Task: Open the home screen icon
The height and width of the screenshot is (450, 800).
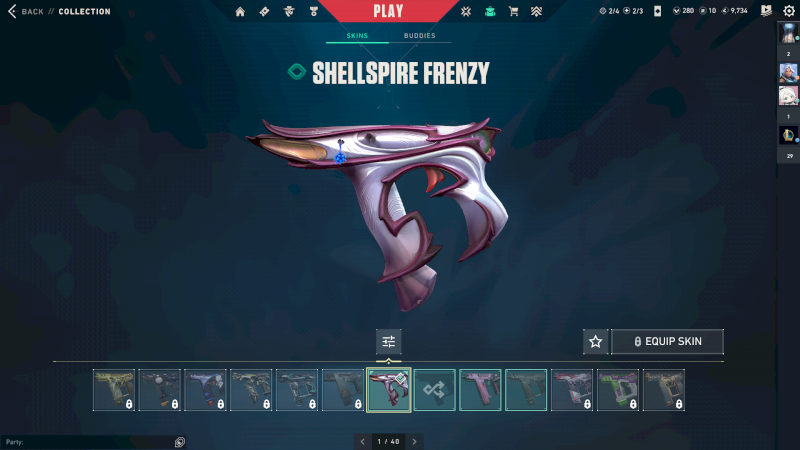Action: [x=240, y=12]
